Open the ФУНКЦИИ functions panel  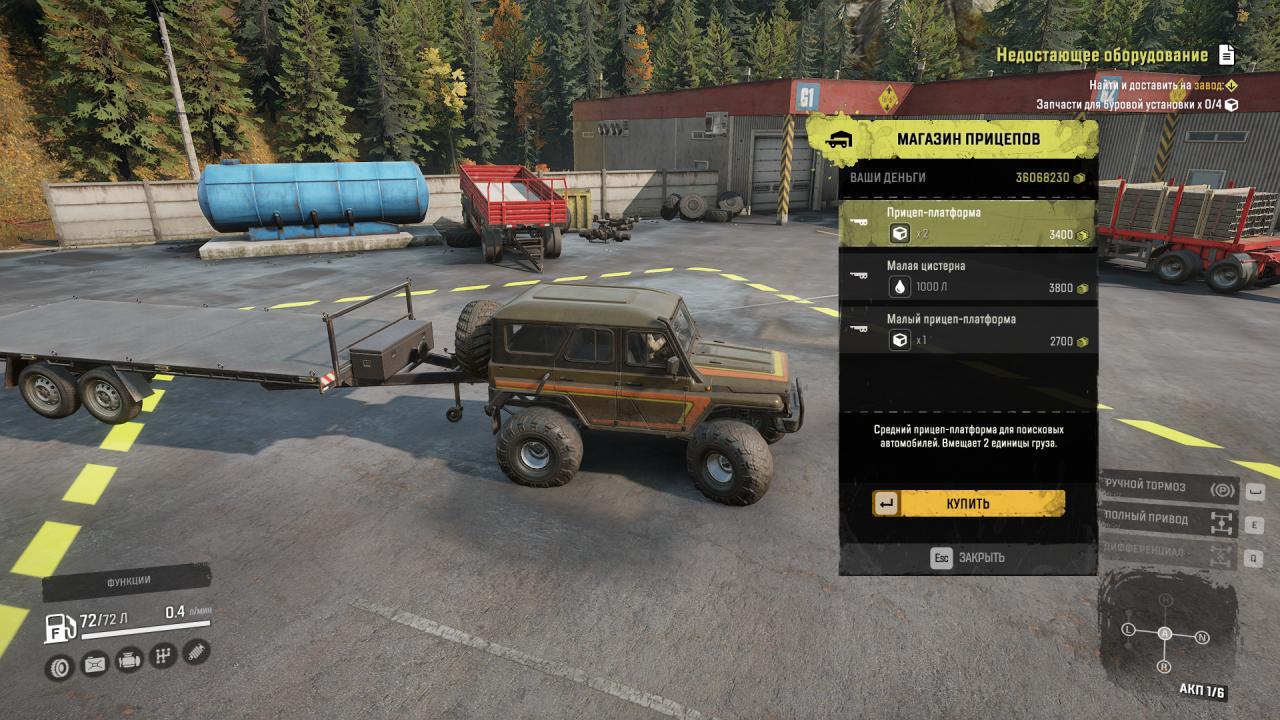click(x=127, y=581)
